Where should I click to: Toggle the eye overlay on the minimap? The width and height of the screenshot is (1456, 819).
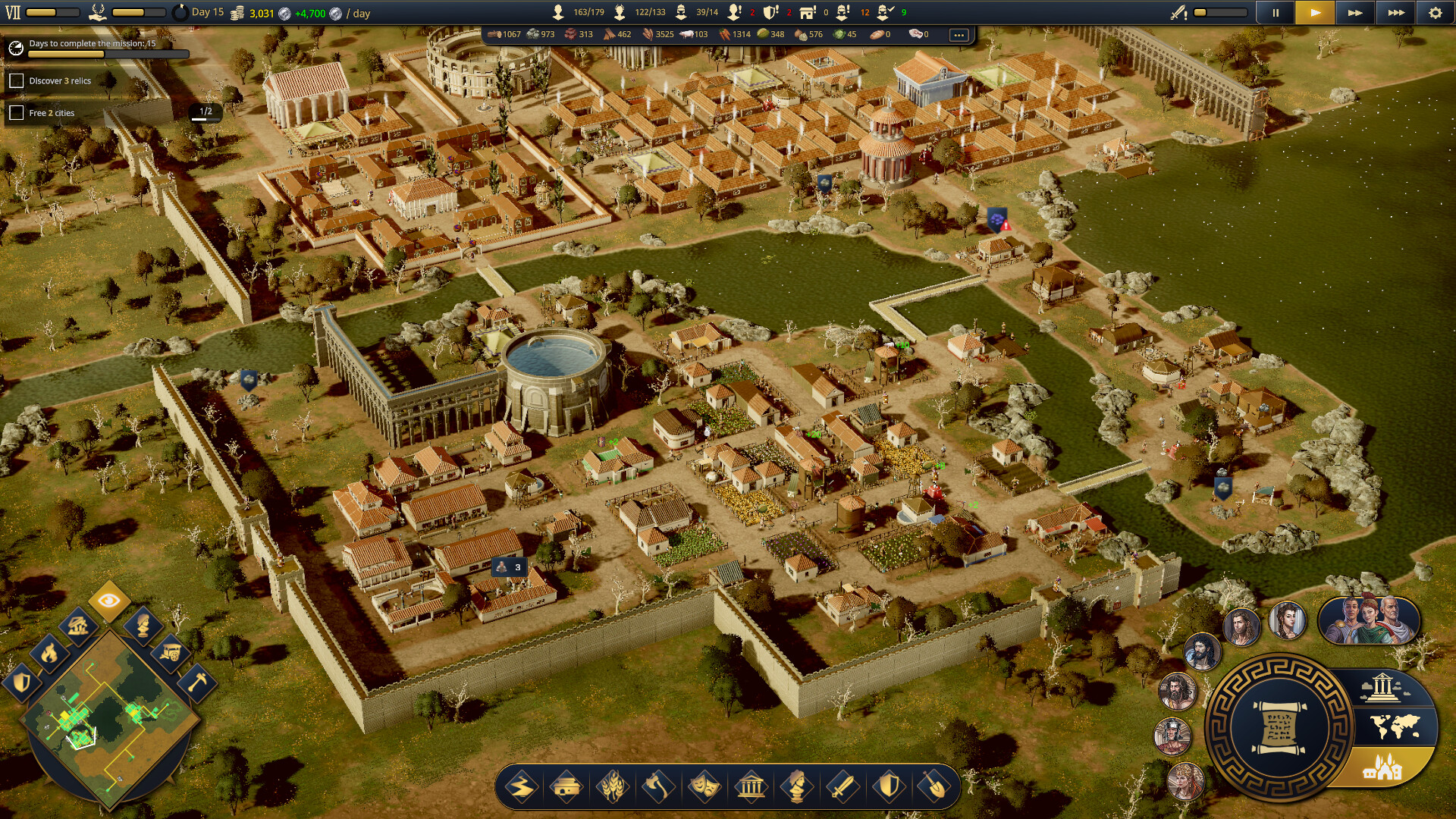(x=108, y=600)
